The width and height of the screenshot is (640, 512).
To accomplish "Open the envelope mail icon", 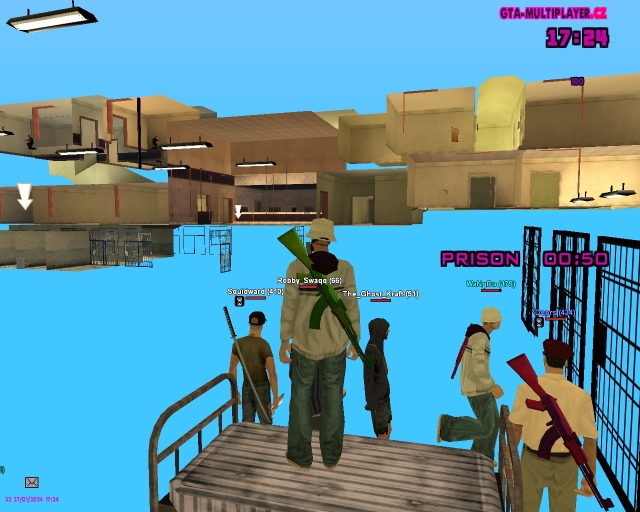I will pyautogui.click(x=31, y=482).
